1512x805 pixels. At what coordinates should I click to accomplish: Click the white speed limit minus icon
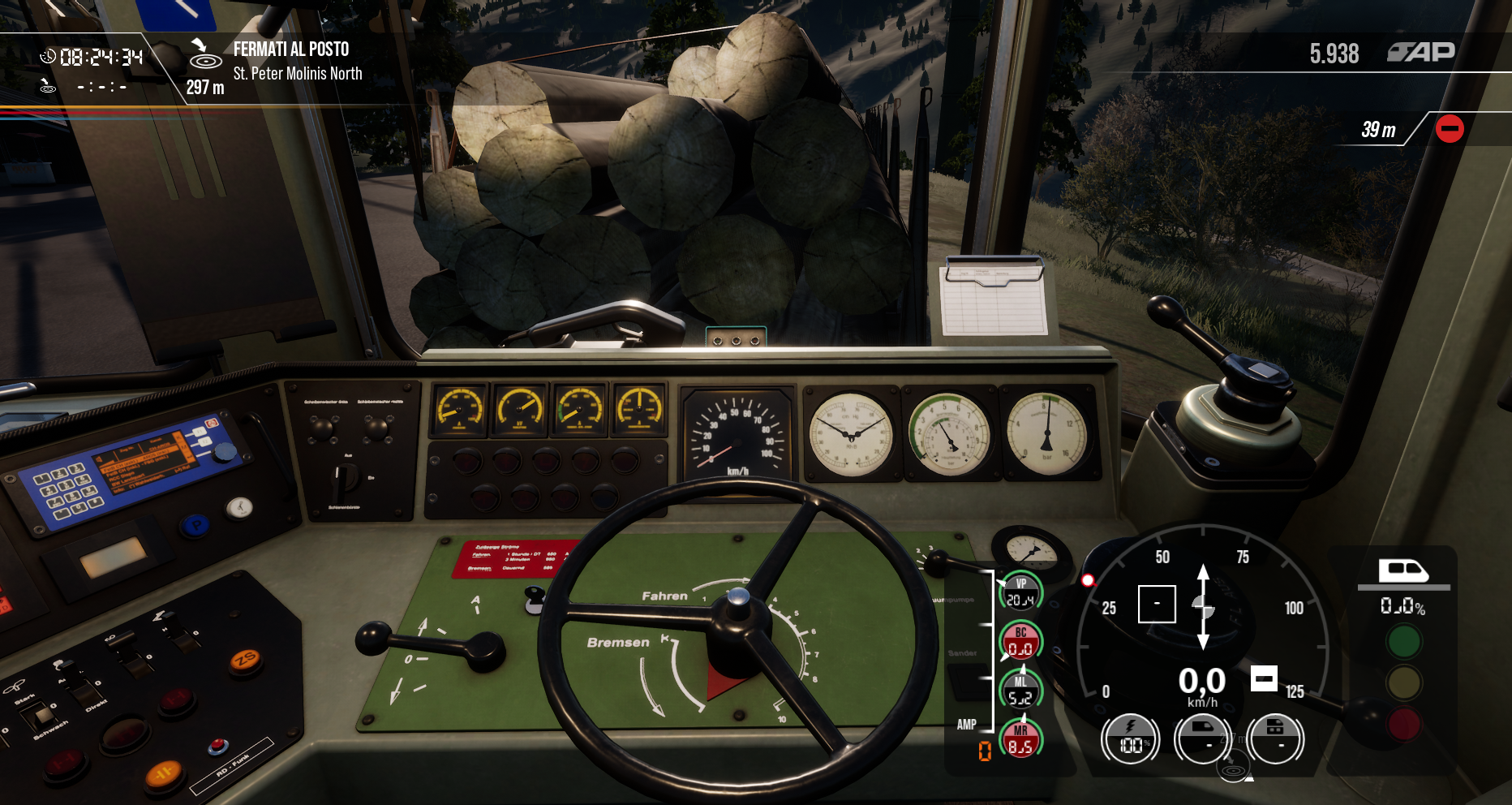1264,678
